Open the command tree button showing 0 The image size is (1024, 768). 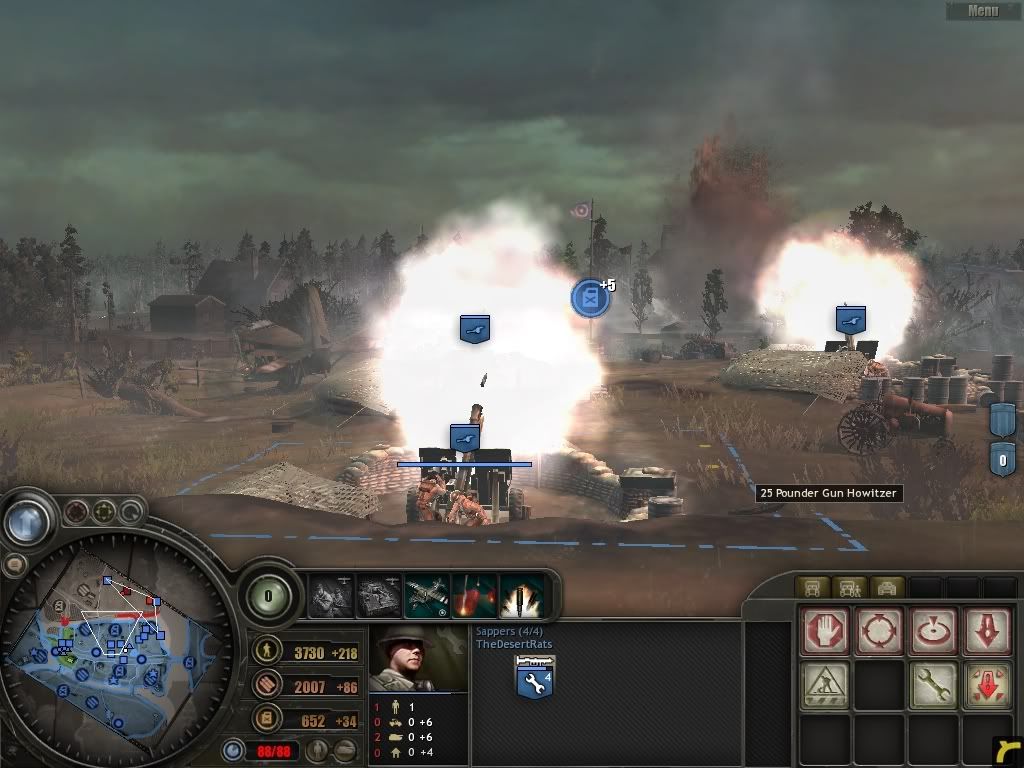point(268,596)
